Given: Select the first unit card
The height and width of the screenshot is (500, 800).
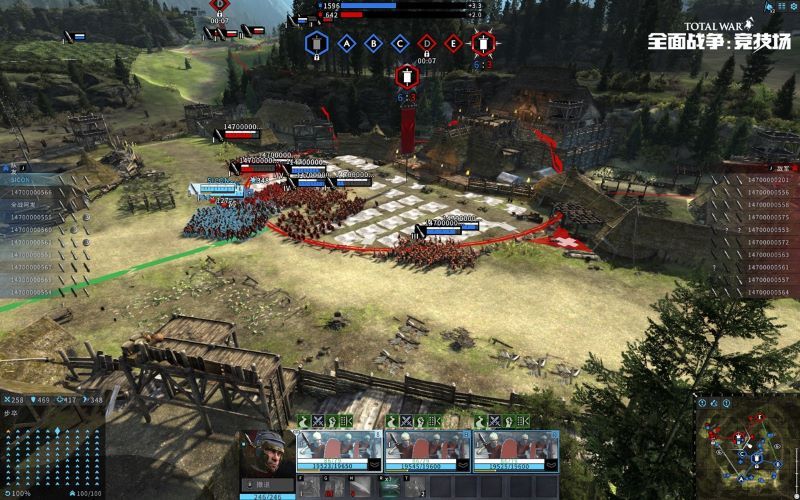Looking at the screenshot, I should click(x=339, y=448).
